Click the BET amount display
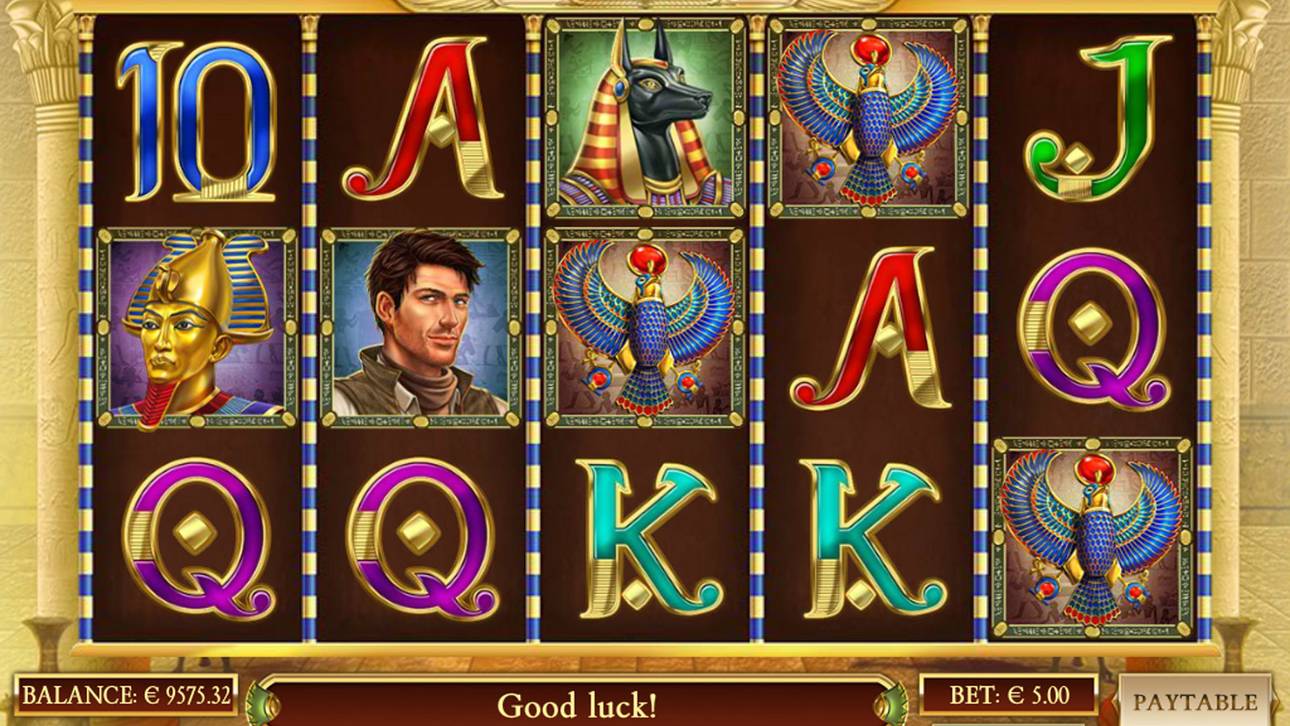The image size is (1290, 726). (1005, 692)
